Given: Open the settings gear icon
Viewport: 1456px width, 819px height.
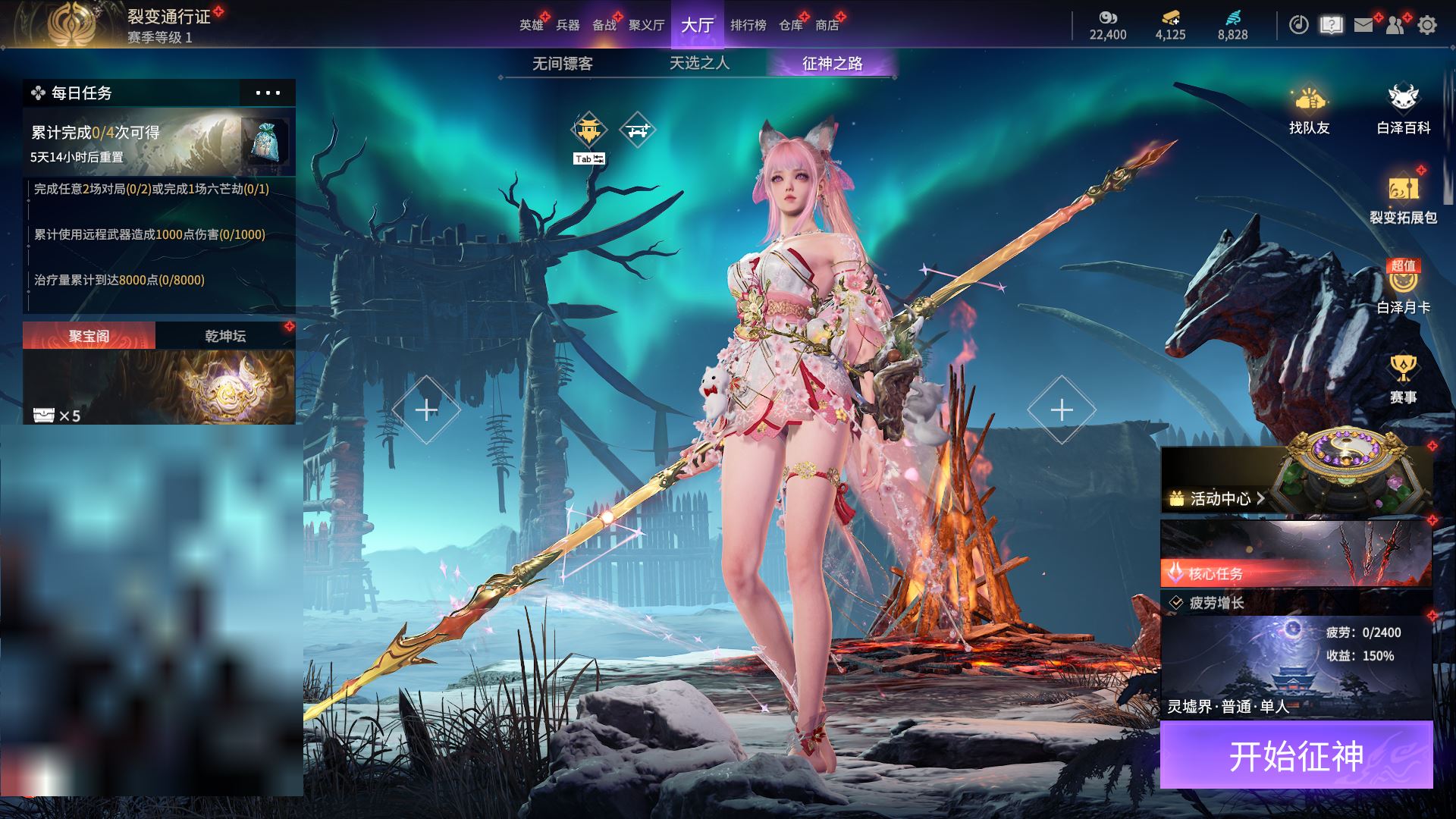Looking at the screenshot, I should pos(1427,25).
